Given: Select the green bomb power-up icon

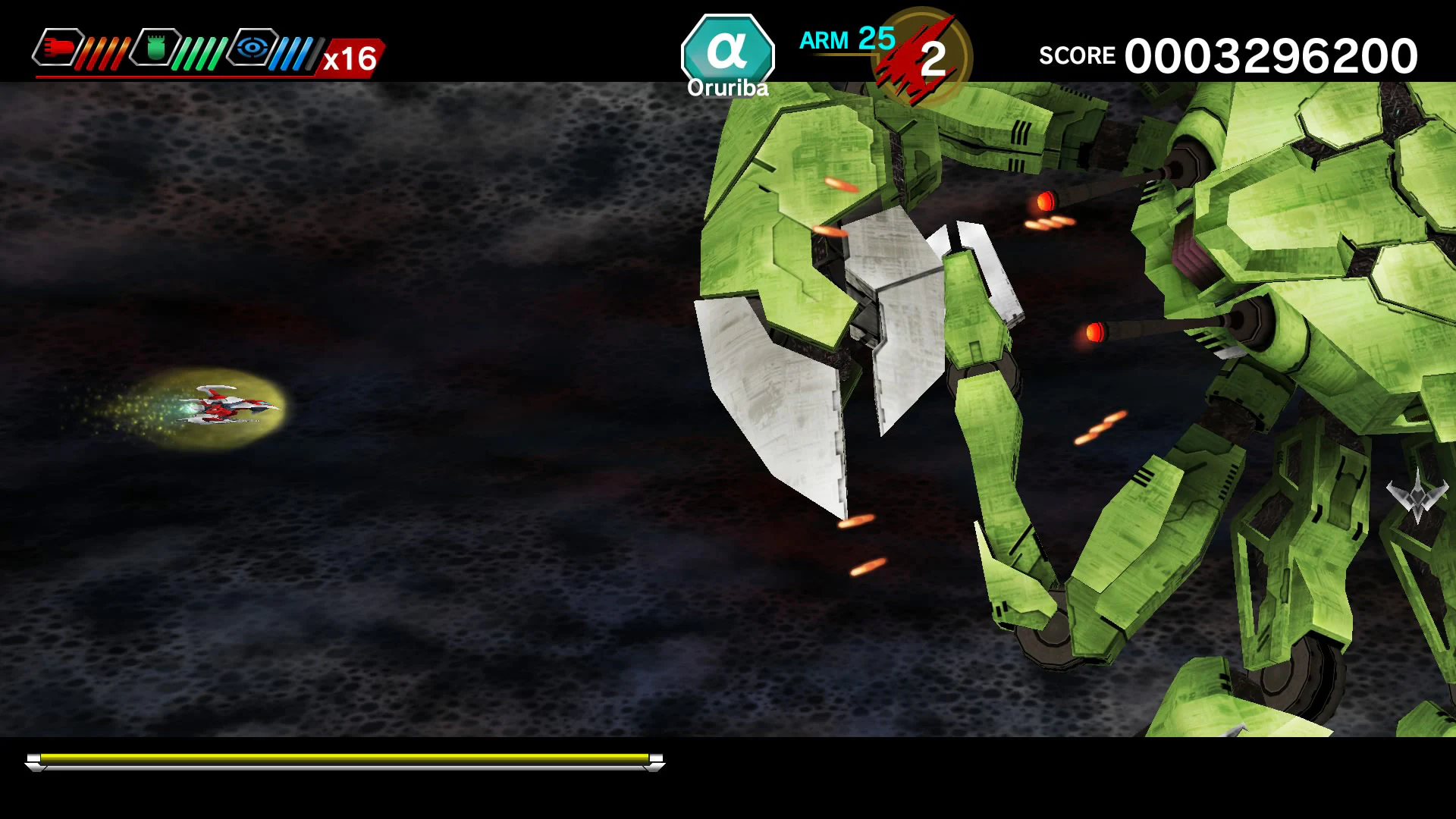Looking at the screenshot, I should pyautogui.click(x=155, y=49).
